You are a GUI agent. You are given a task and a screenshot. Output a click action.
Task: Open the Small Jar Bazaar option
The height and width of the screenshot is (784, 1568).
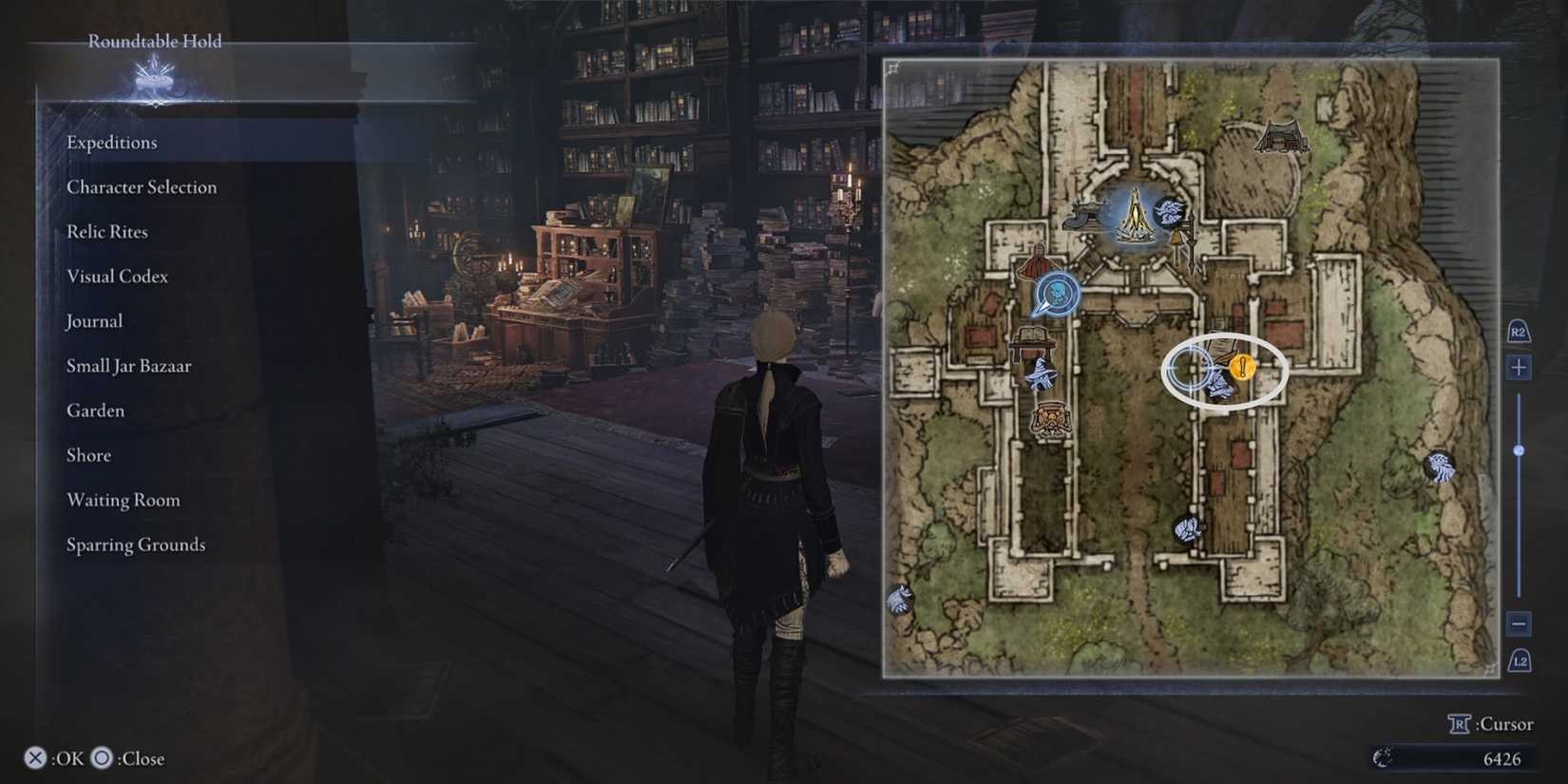[x=128, y=365]
